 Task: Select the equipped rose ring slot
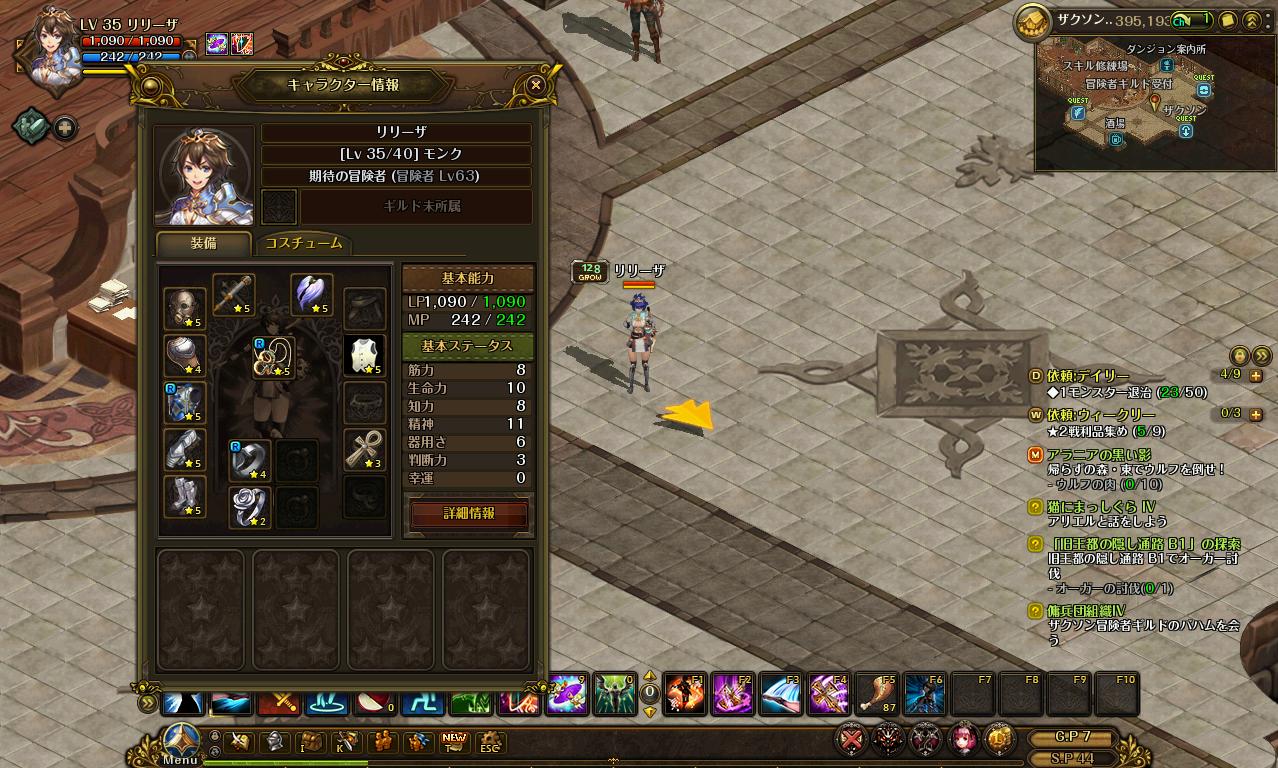pyautogui.click(x=250, y=507)
